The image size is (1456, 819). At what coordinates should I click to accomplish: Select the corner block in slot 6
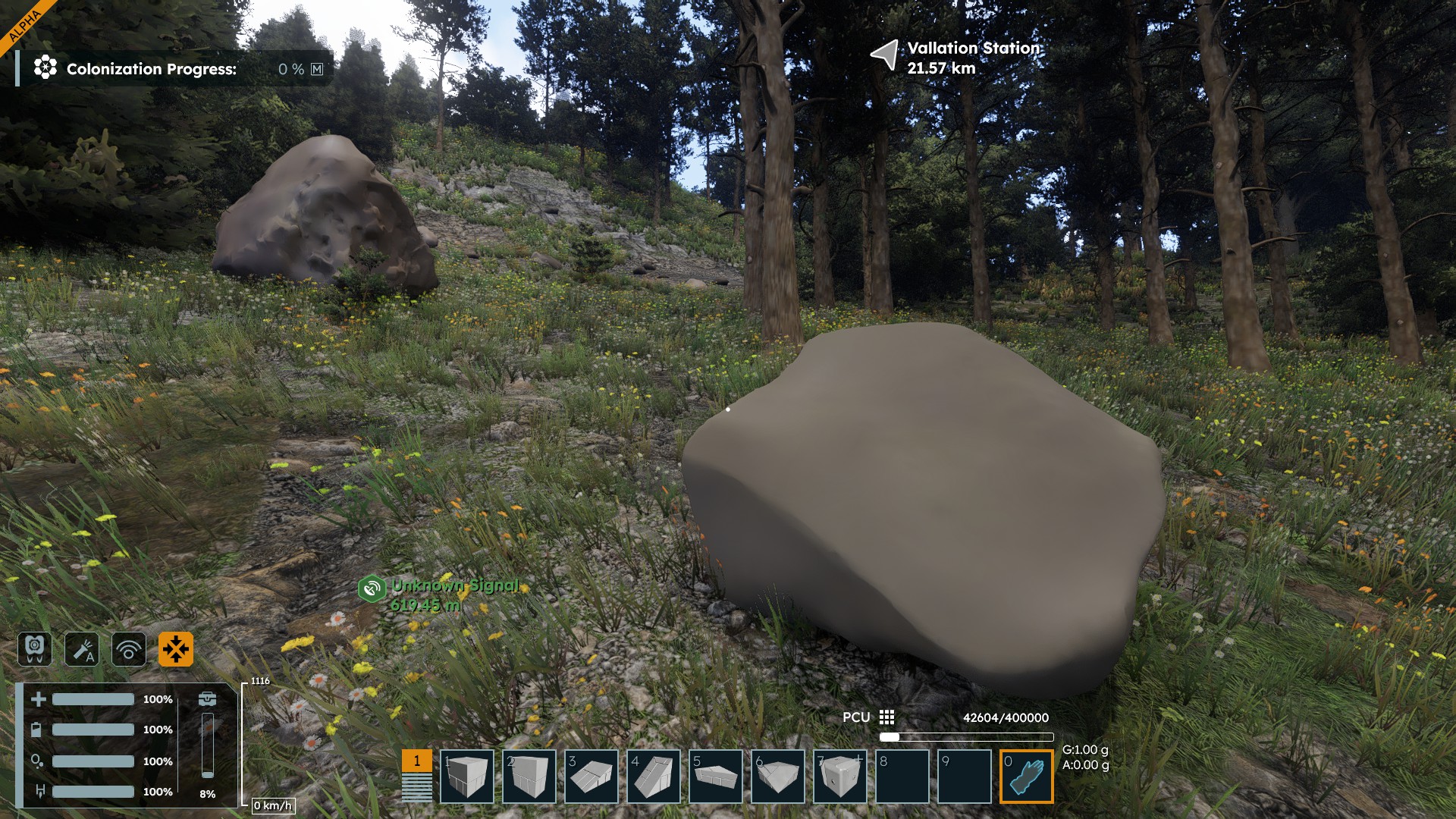(777, 776)
